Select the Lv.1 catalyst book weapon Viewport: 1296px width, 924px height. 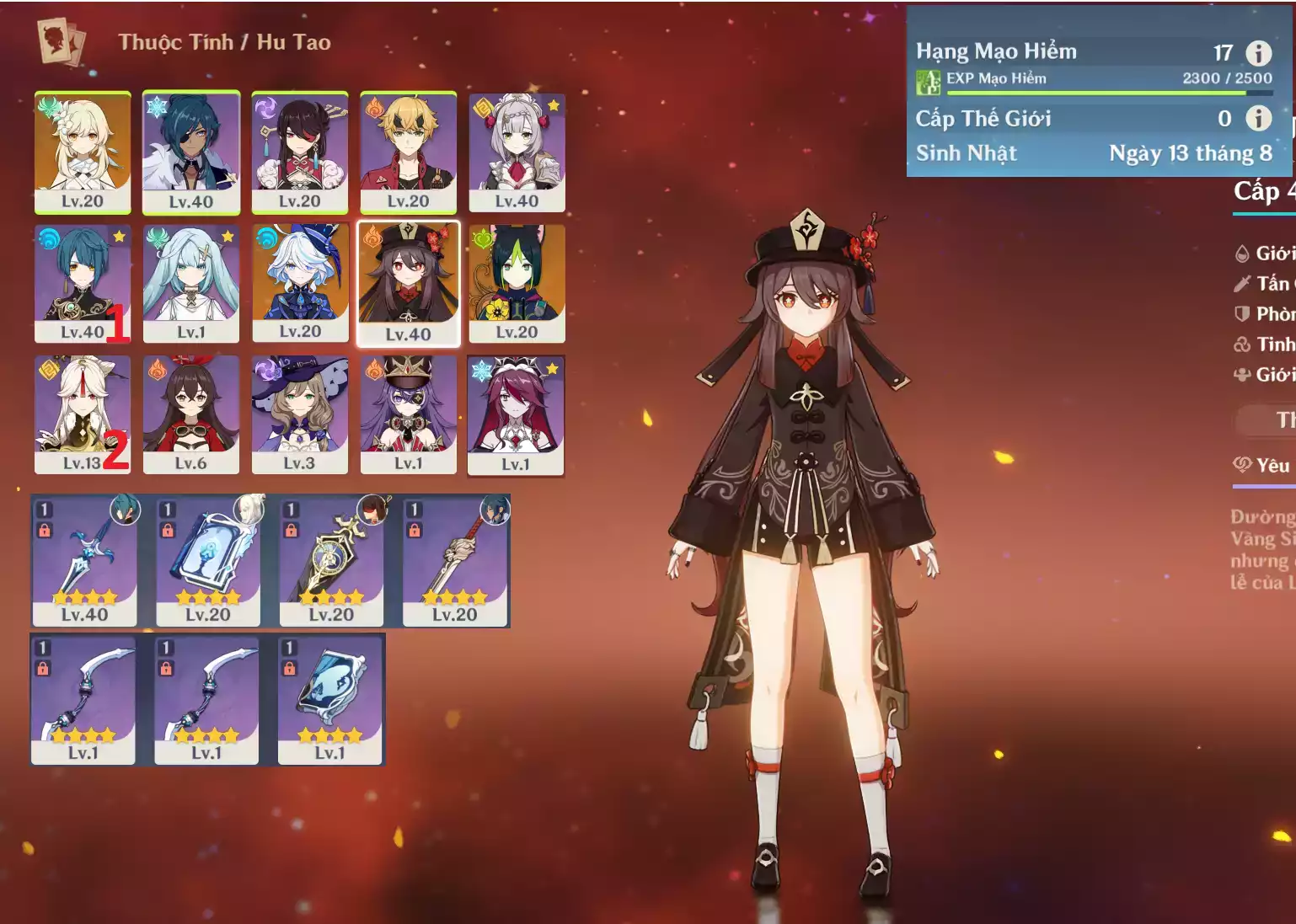[x=330, y=700]
